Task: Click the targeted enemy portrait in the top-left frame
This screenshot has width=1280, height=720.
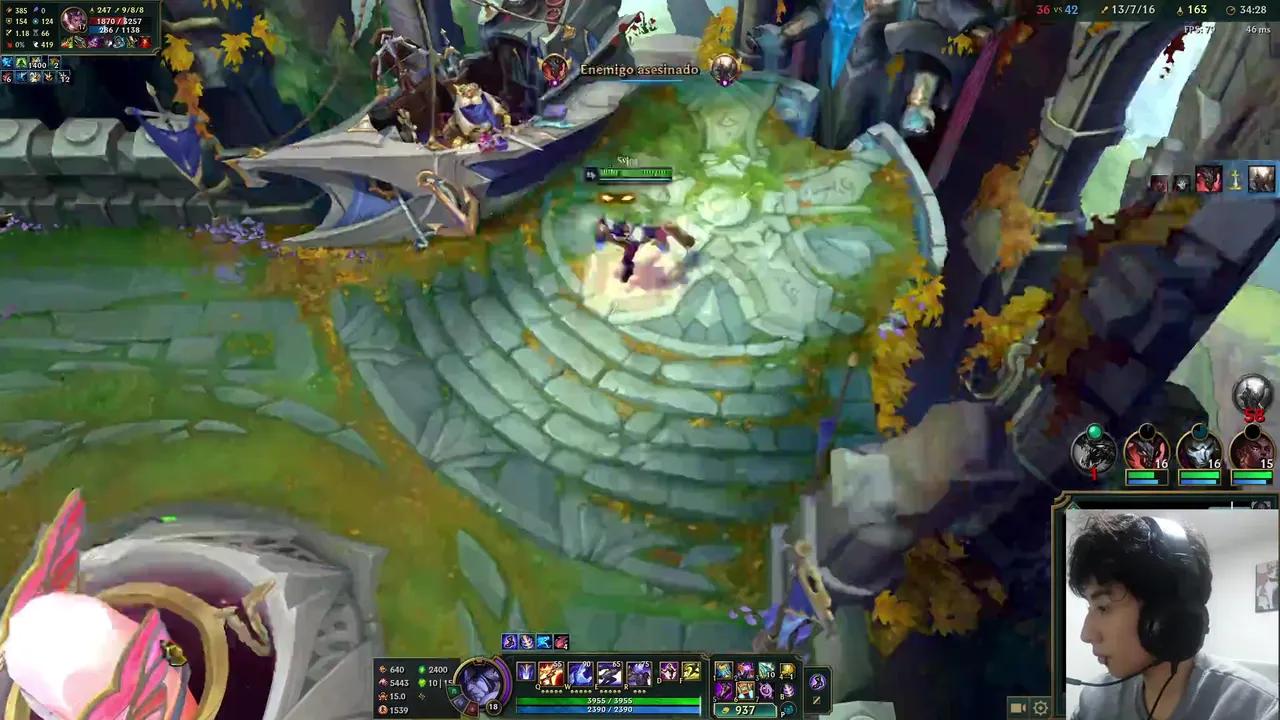Action: pyautogui.click(x=73, y=20)
